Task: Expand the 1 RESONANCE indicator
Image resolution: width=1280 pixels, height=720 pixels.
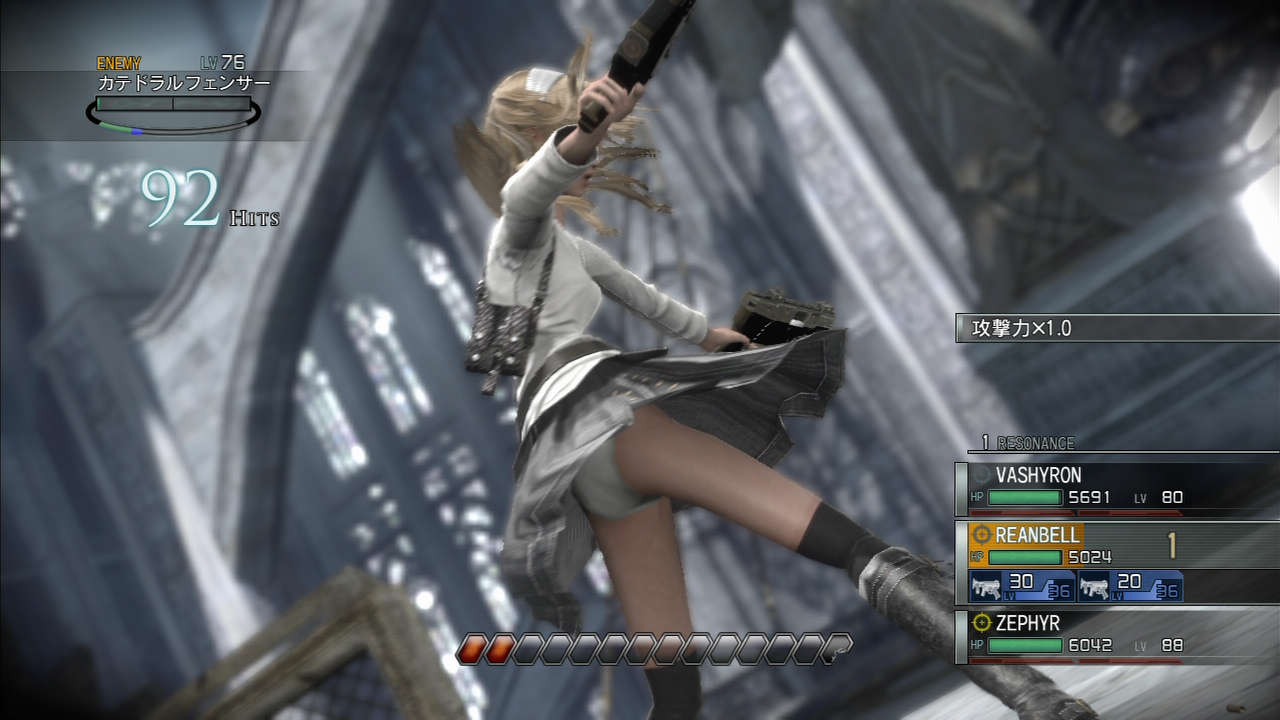Action: point(1028,443)
